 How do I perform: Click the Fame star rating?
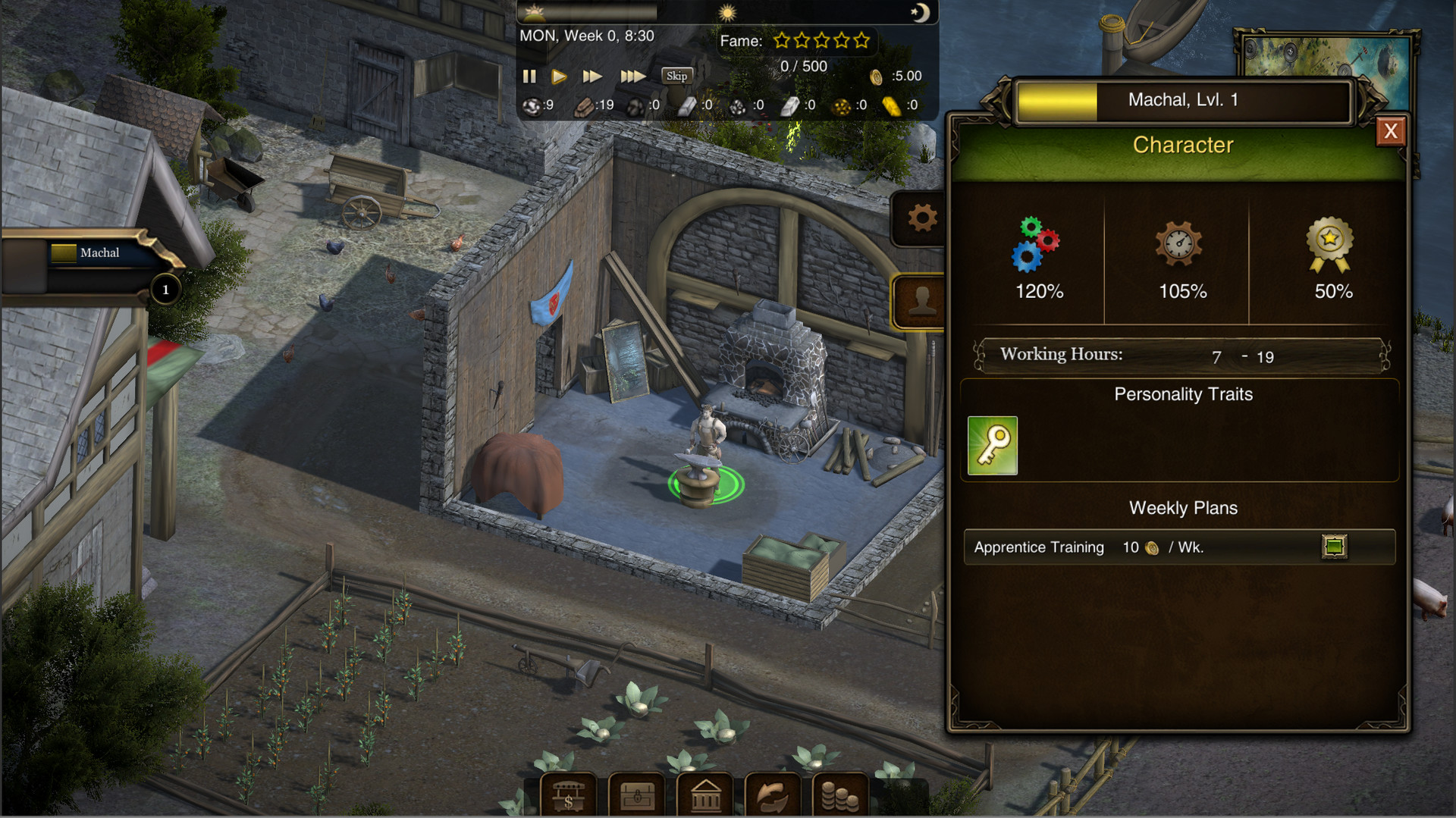821,40
